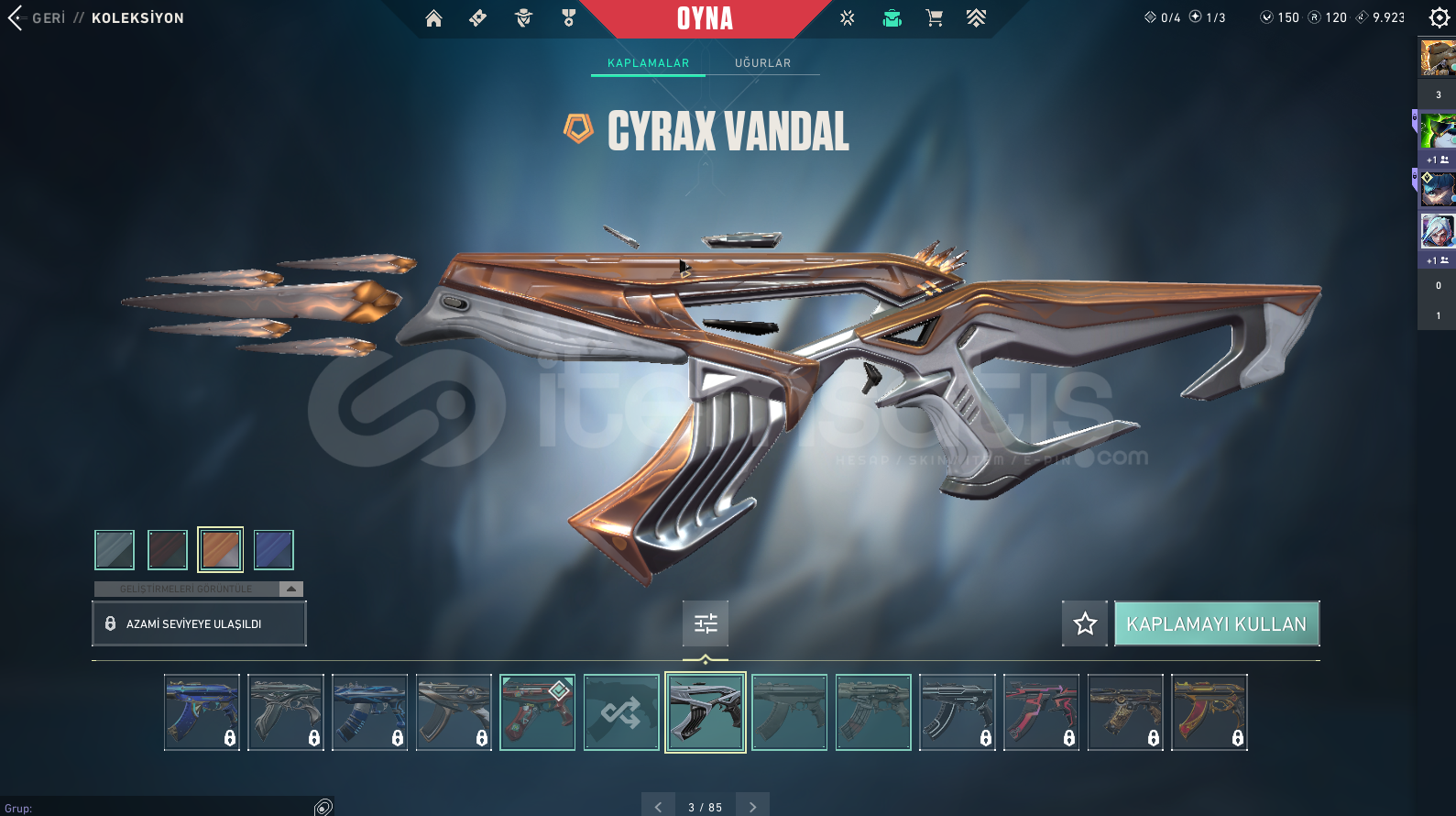Screen dimensions: 1456x816
Task: Click Kaplamayı Kullan to equip skin
Action: (1216, 623)
